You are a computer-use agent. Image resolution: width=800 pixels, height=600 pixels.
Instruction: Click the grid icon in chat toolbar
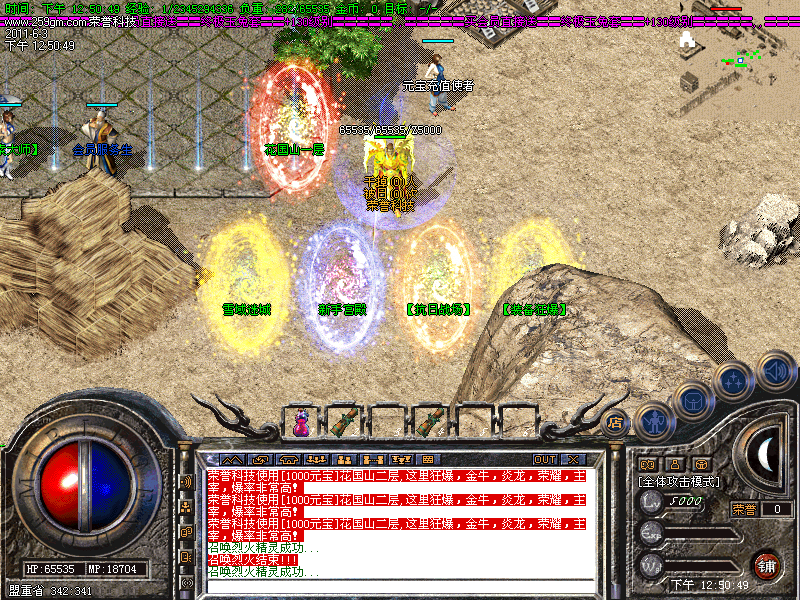click(x=427, y=459)
